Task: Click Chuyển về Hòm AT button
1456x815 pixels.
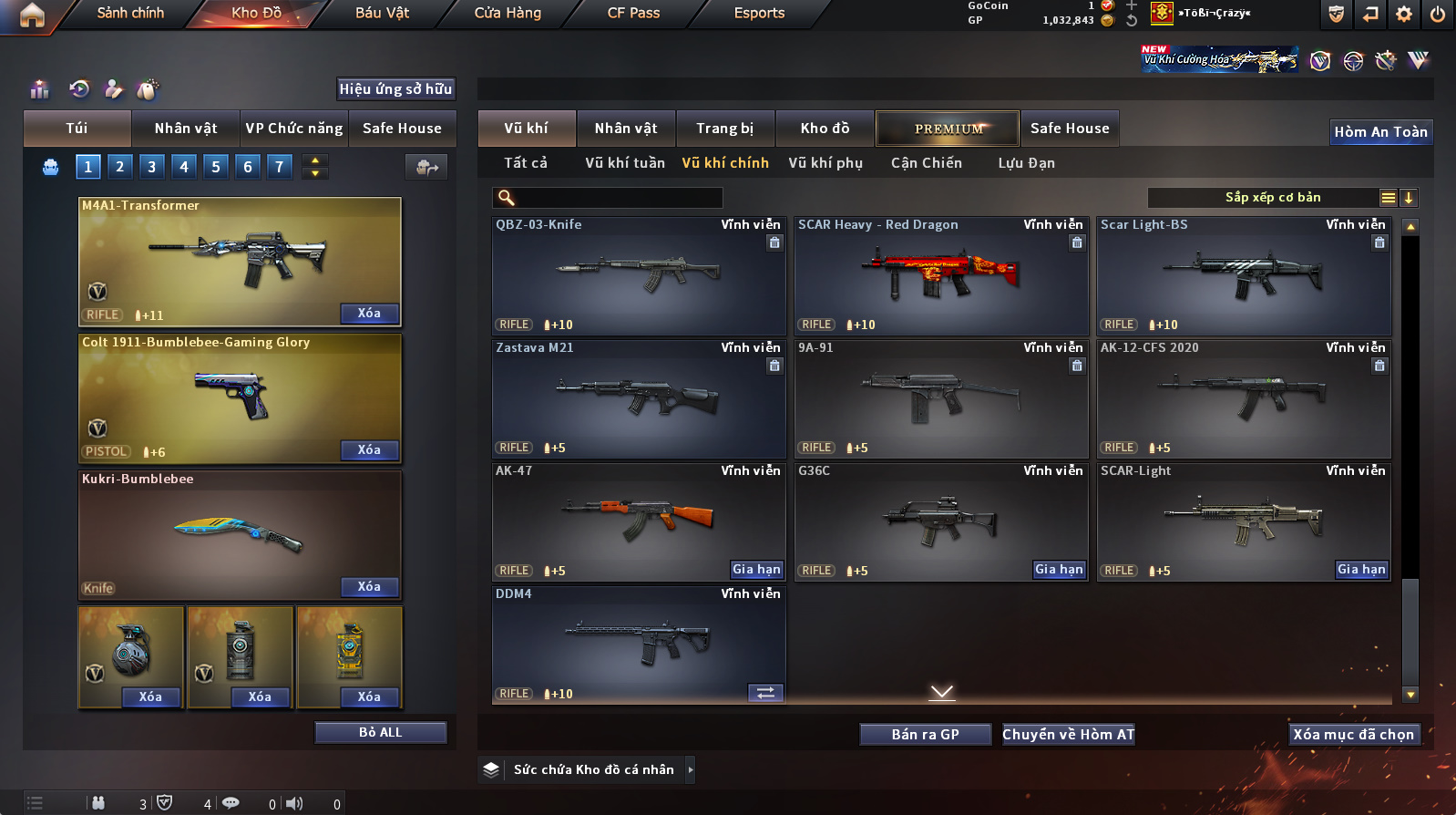Action: click(1068, 735)
